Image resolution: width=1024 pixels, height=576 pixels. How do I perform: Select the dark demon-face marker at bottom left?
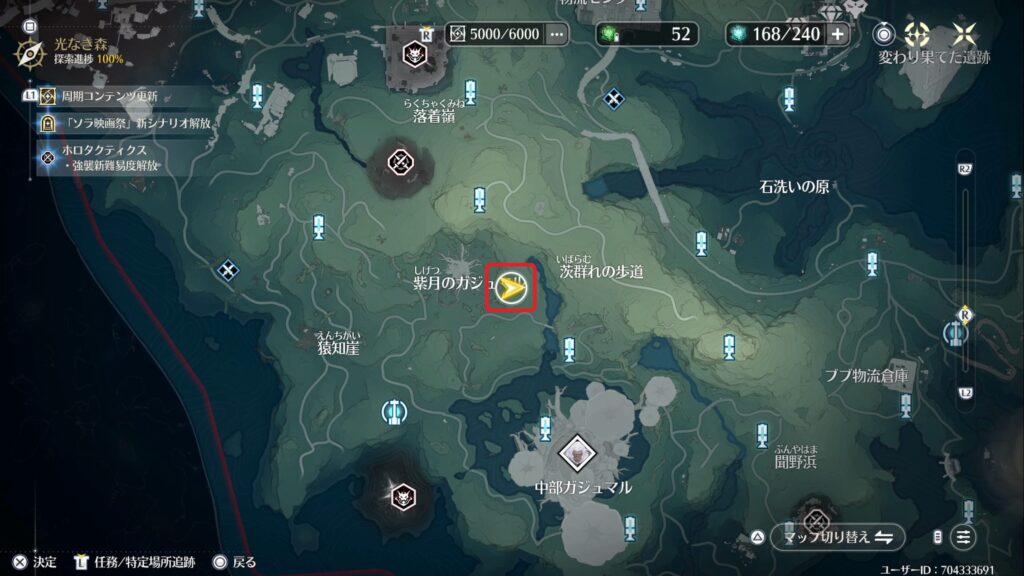[402, 493]
